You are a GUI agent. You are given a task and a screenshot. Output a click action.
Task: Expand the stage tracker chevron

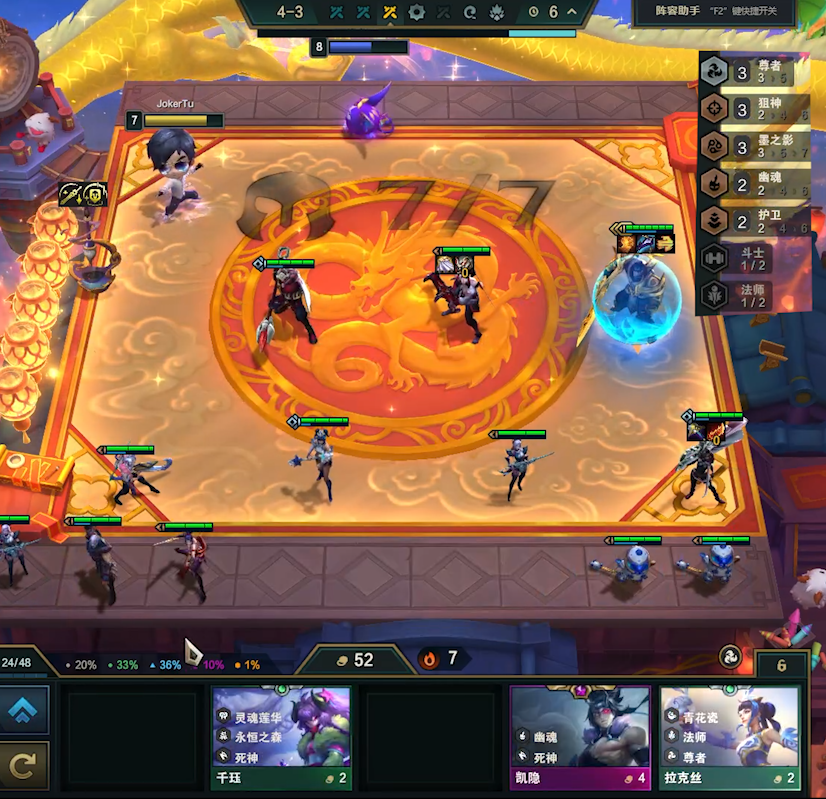pos(572,12)
